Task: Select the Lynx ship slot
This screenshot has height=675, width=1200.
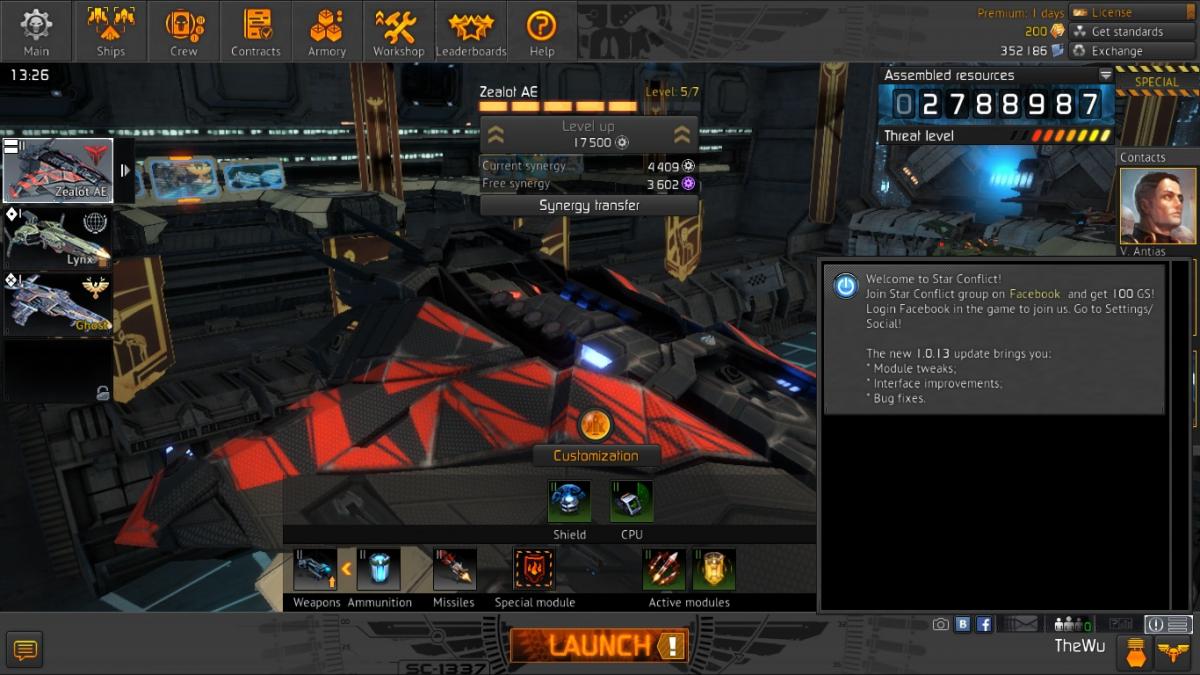Action: pos(57,237)
